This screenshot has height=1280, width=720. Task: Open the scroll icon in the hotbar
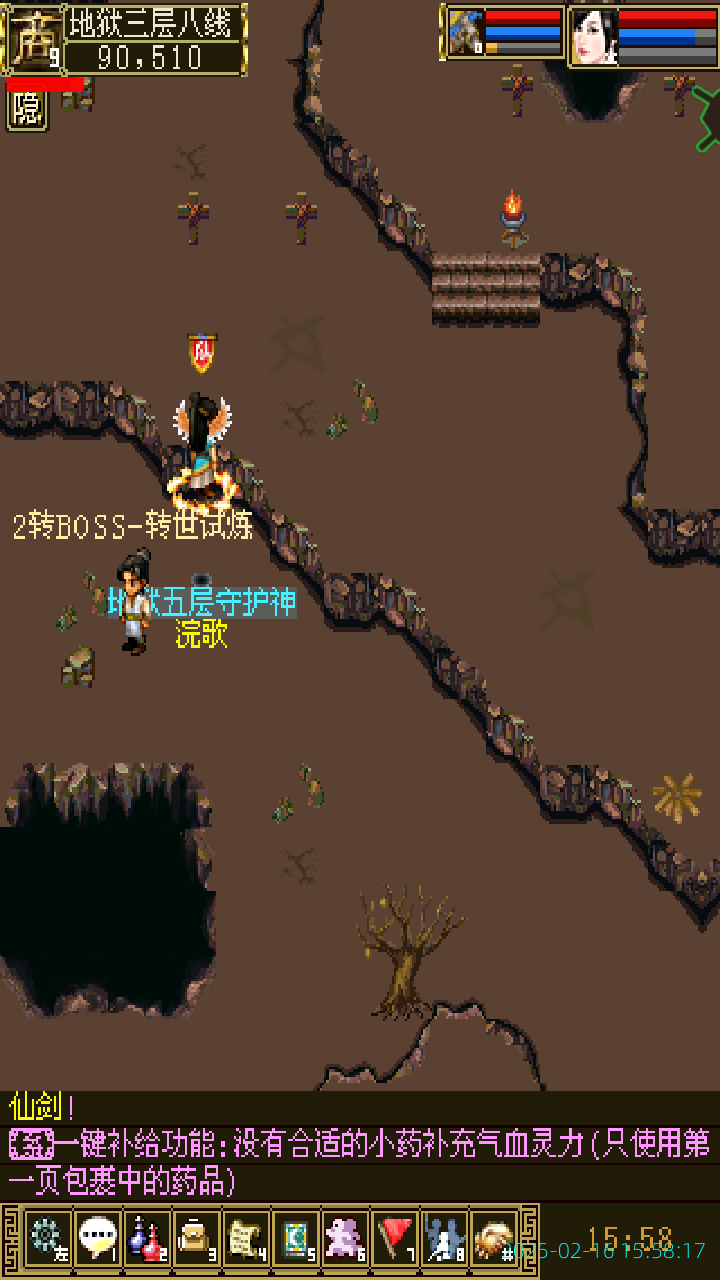point(246,1237)
